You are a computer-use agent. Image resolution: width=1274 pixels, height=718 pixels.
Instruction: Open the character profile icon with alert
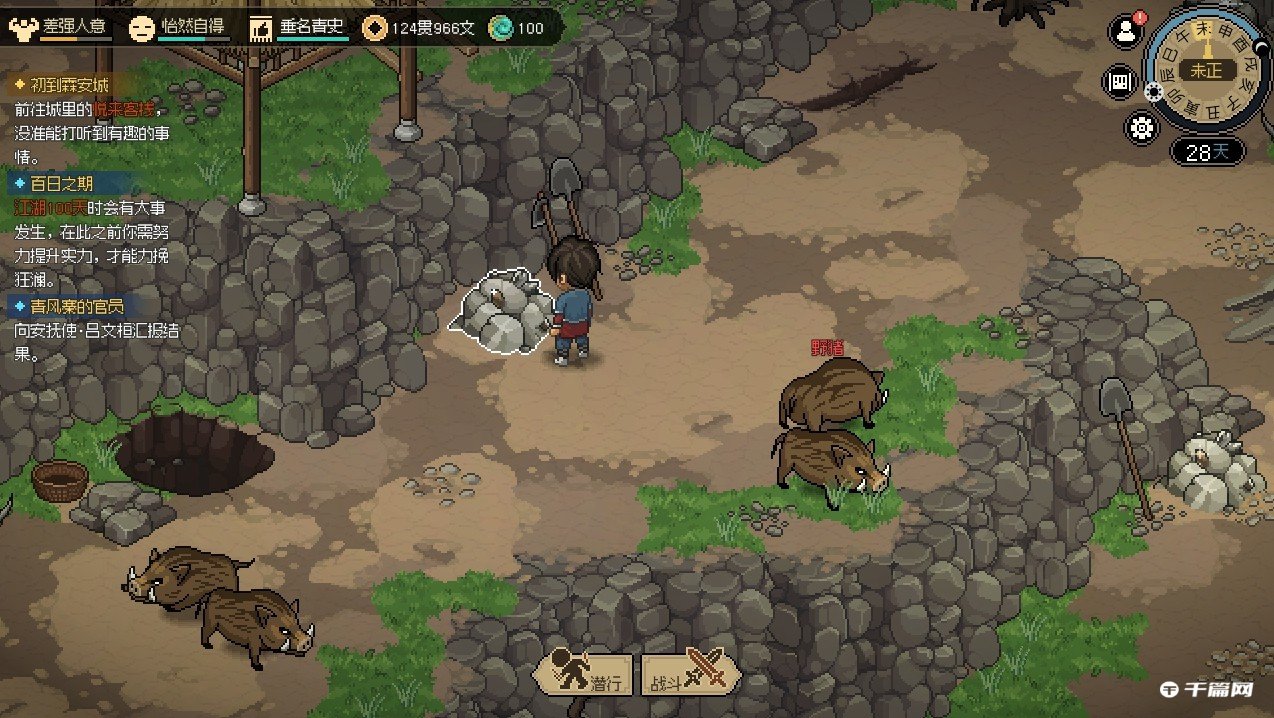(x=1126, y=31)
